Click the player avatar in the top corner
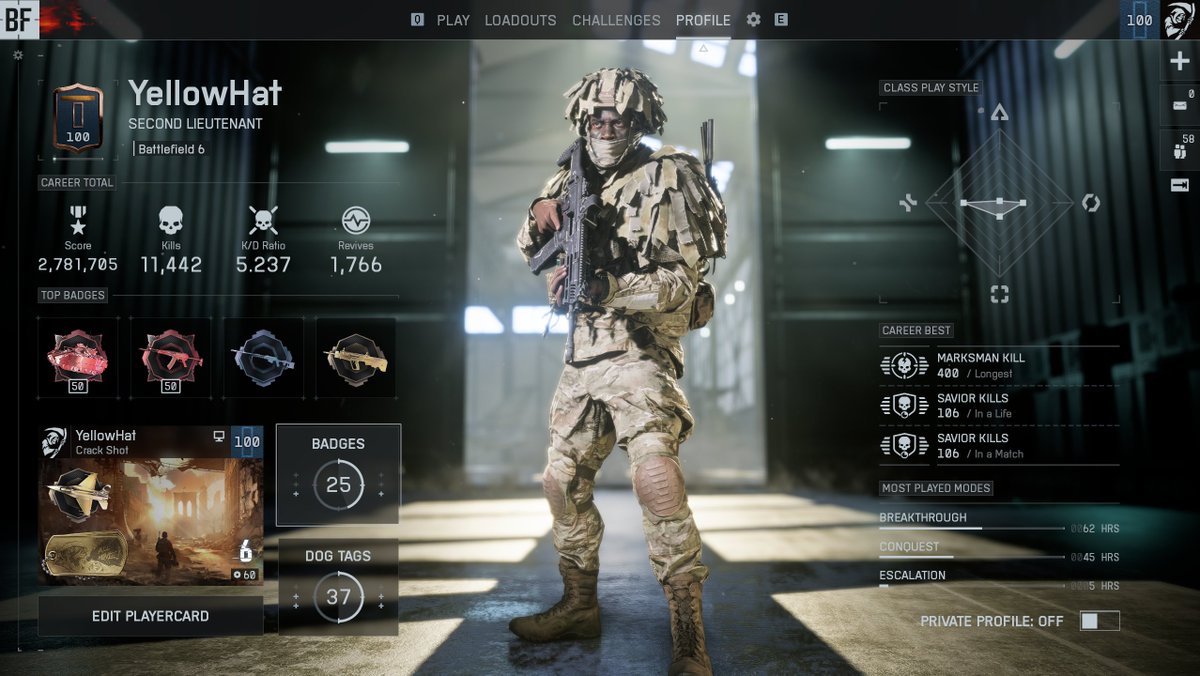Screen dimensions: 1200x676 (1178, 20)
